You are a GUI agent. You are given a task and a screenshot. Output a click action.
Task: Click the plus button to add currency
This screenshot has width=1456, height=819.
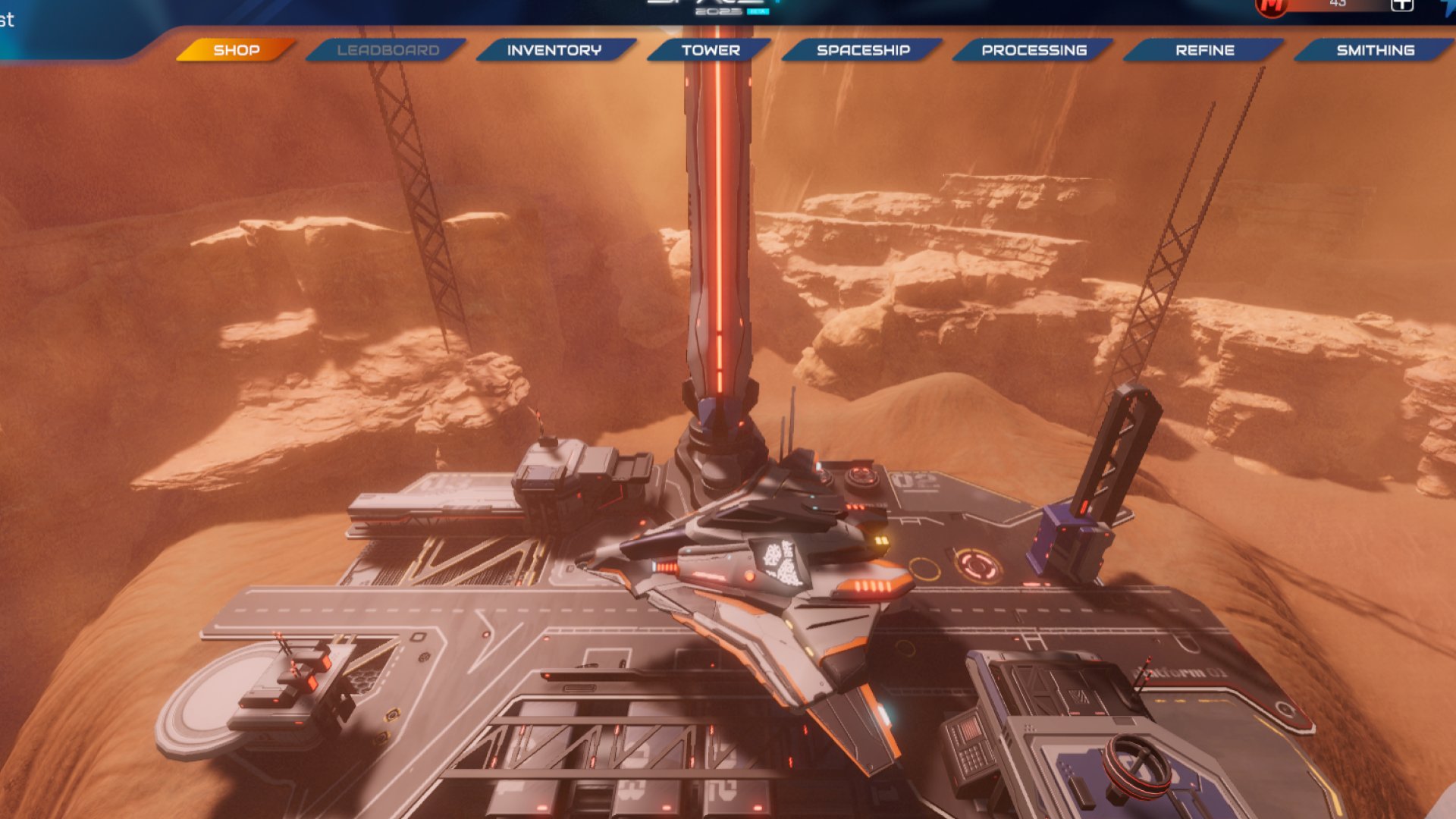[1401, 5]
